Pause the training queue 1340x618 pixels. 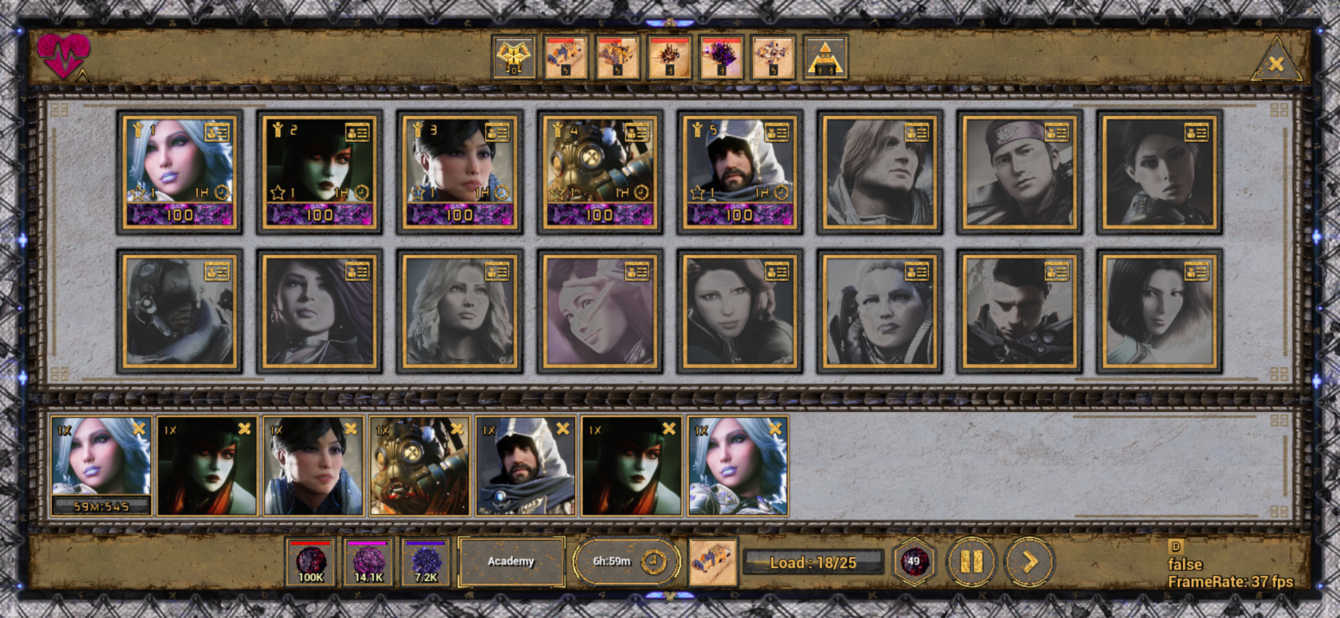point(971,562)
